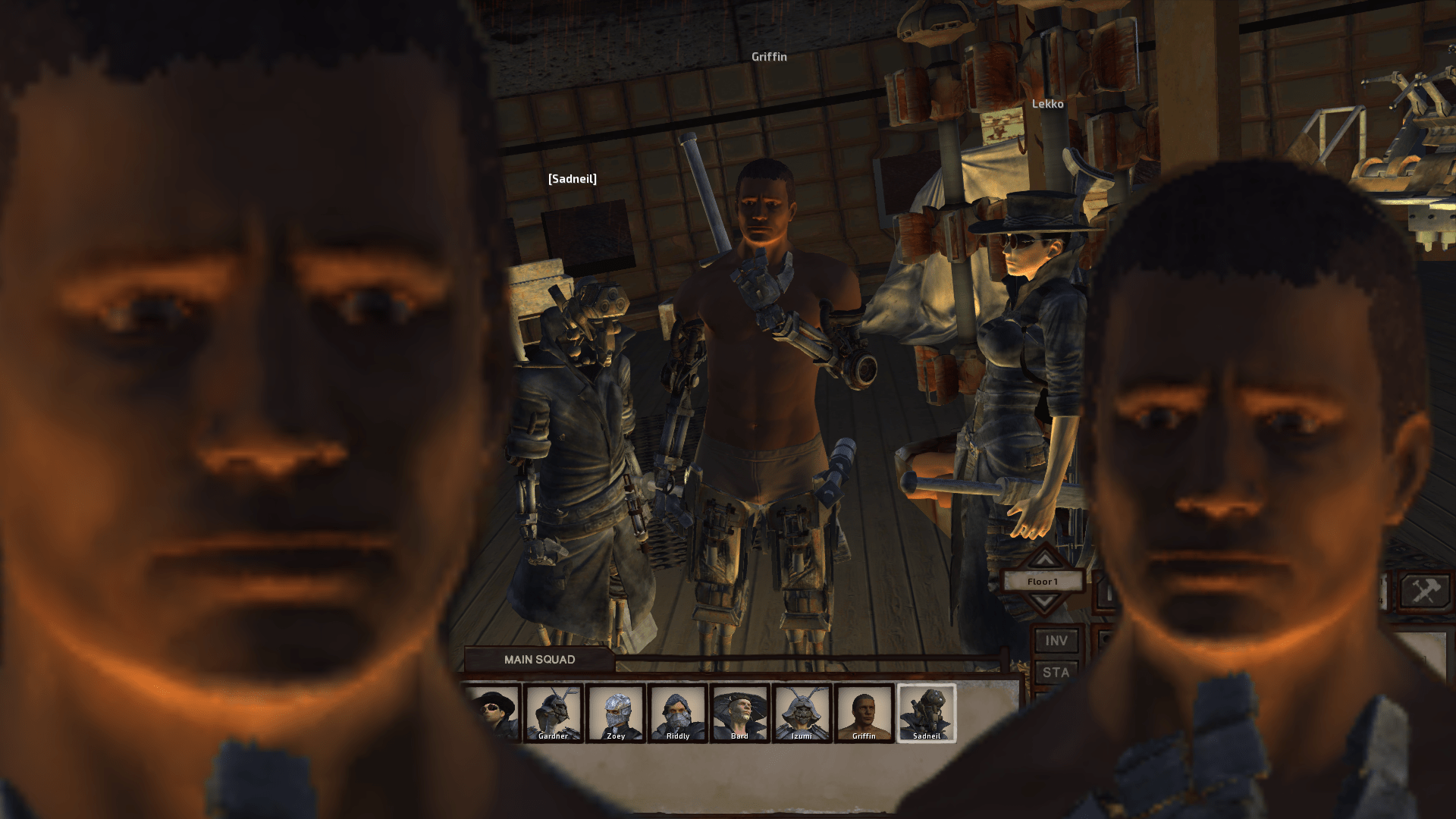1456x819 pixels.
Task: Click the MAIN SQUAD header banner
Action: (540, 659)
